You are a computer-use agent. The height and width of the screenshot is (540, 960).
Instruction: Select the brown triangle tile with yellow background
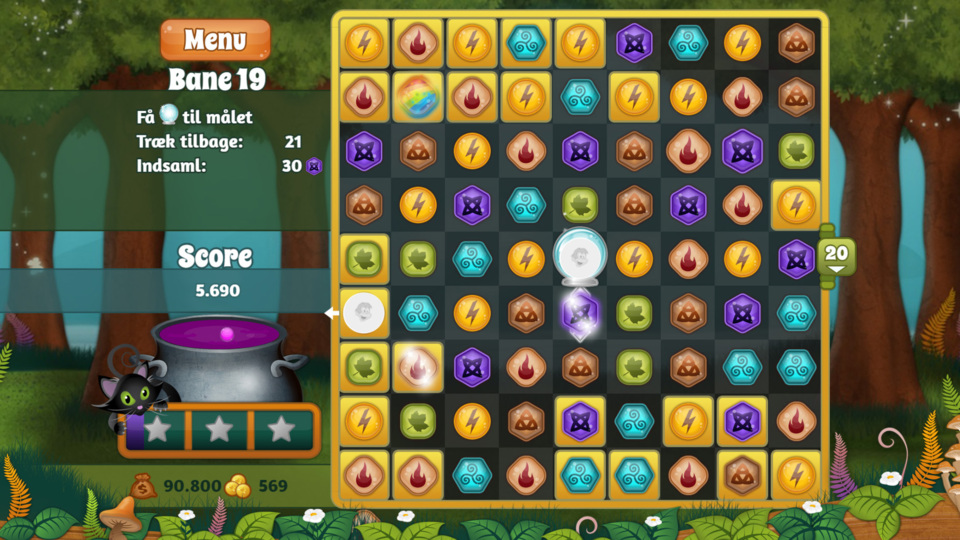pos(742,475)
